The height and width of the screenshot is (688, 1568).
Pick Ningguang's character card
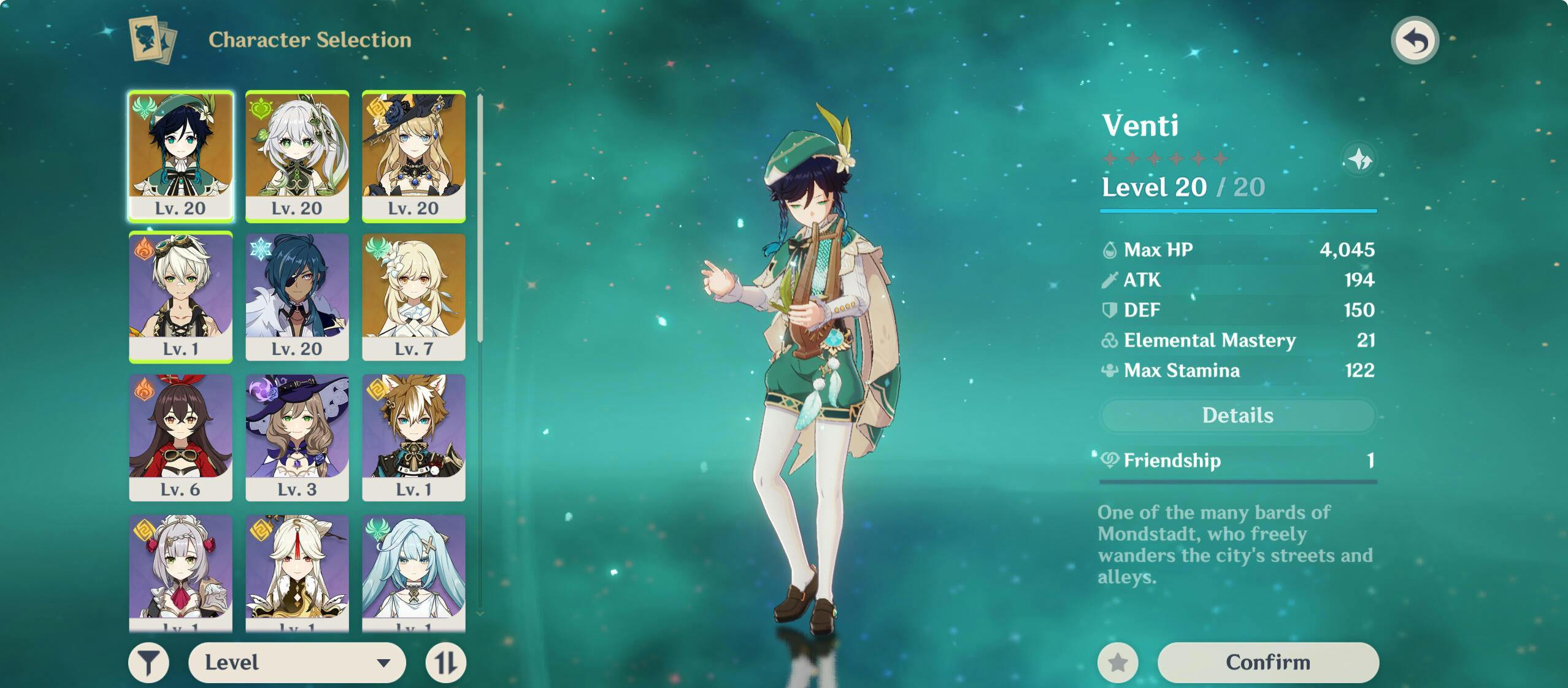tap(297, 571)
